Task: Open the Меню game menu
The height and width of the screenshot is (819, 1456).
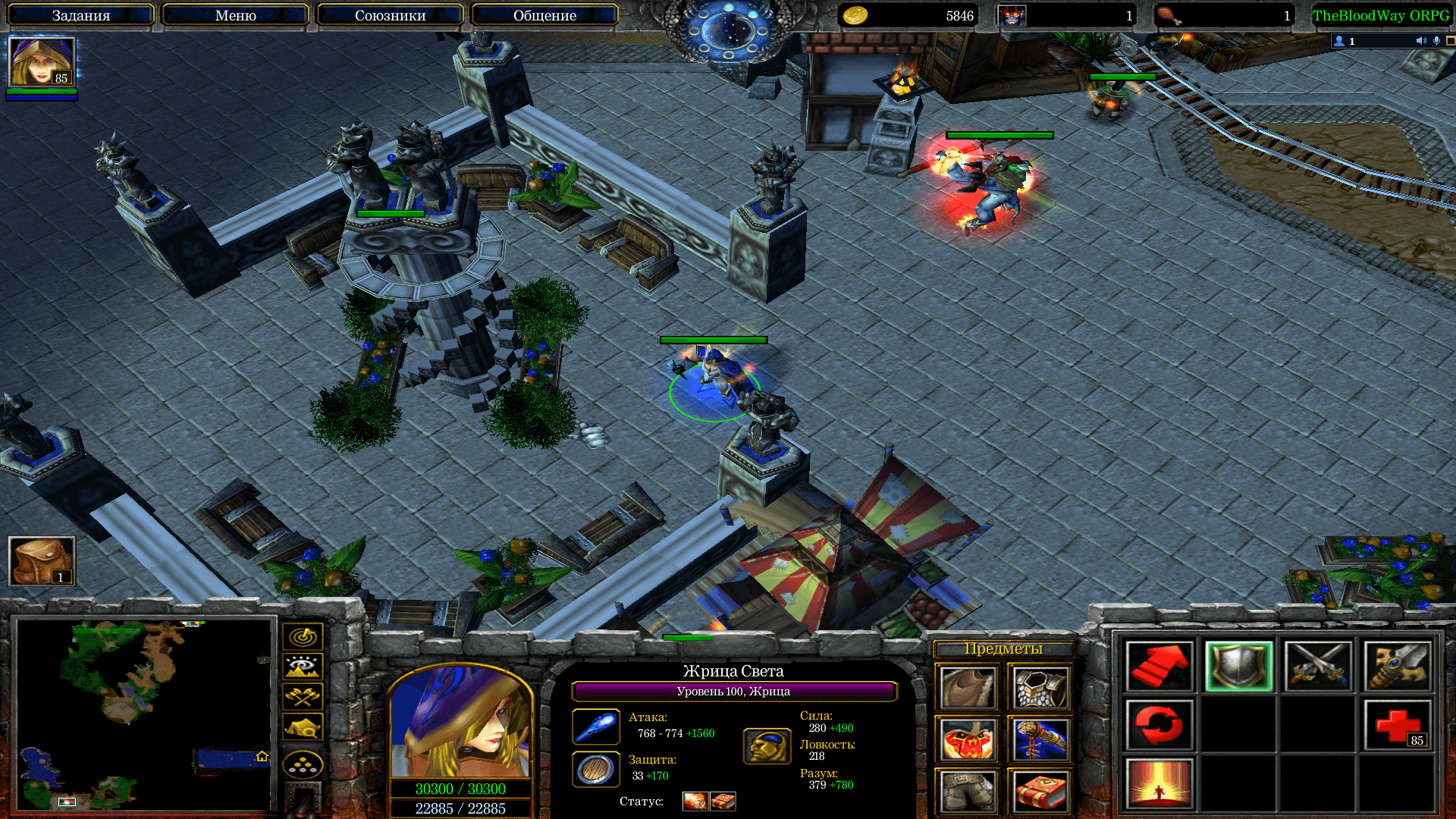Action: (x=235, y=15)
